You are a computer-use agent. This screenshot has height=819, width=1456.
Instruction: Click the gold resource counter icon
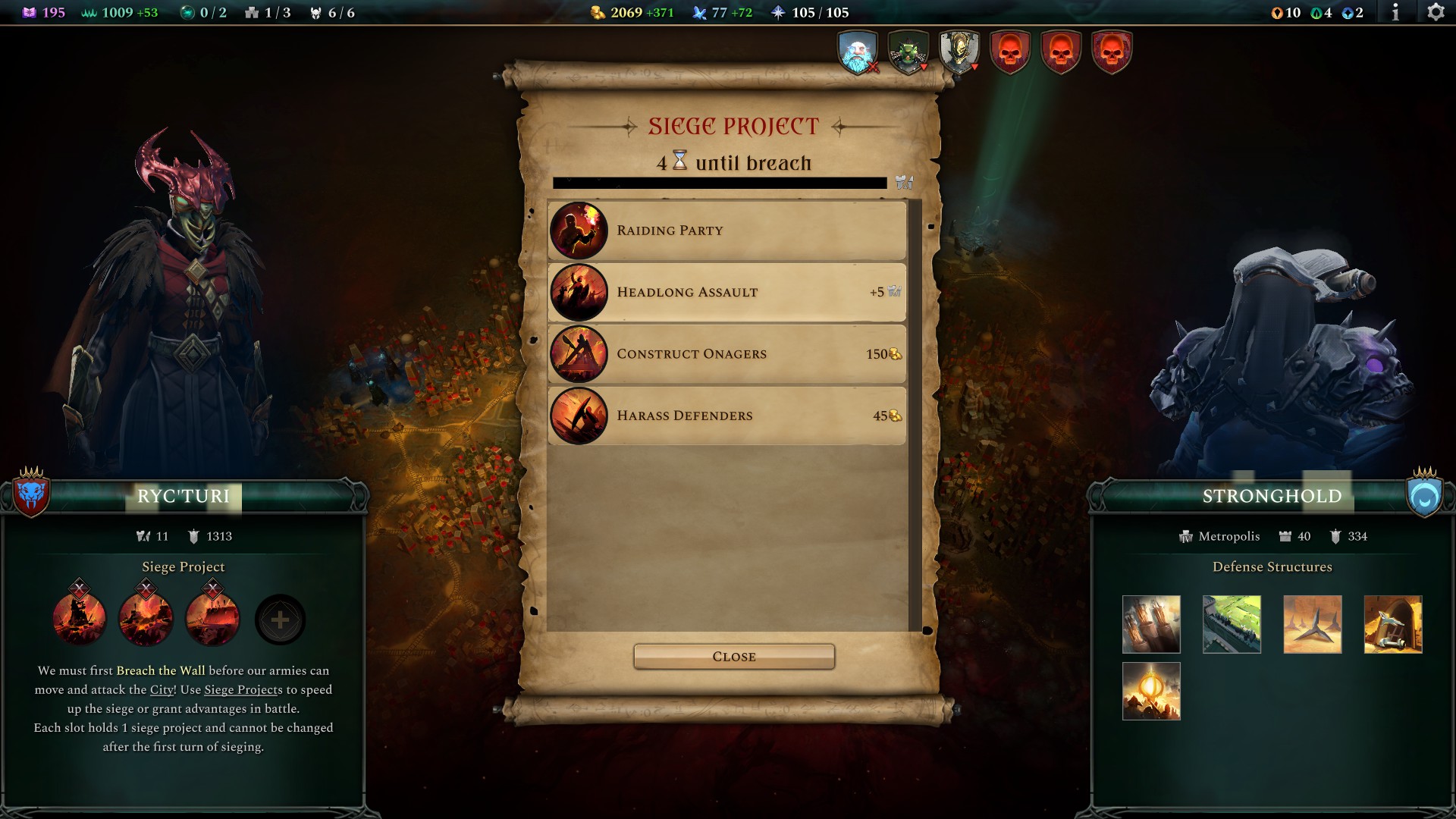596,12
